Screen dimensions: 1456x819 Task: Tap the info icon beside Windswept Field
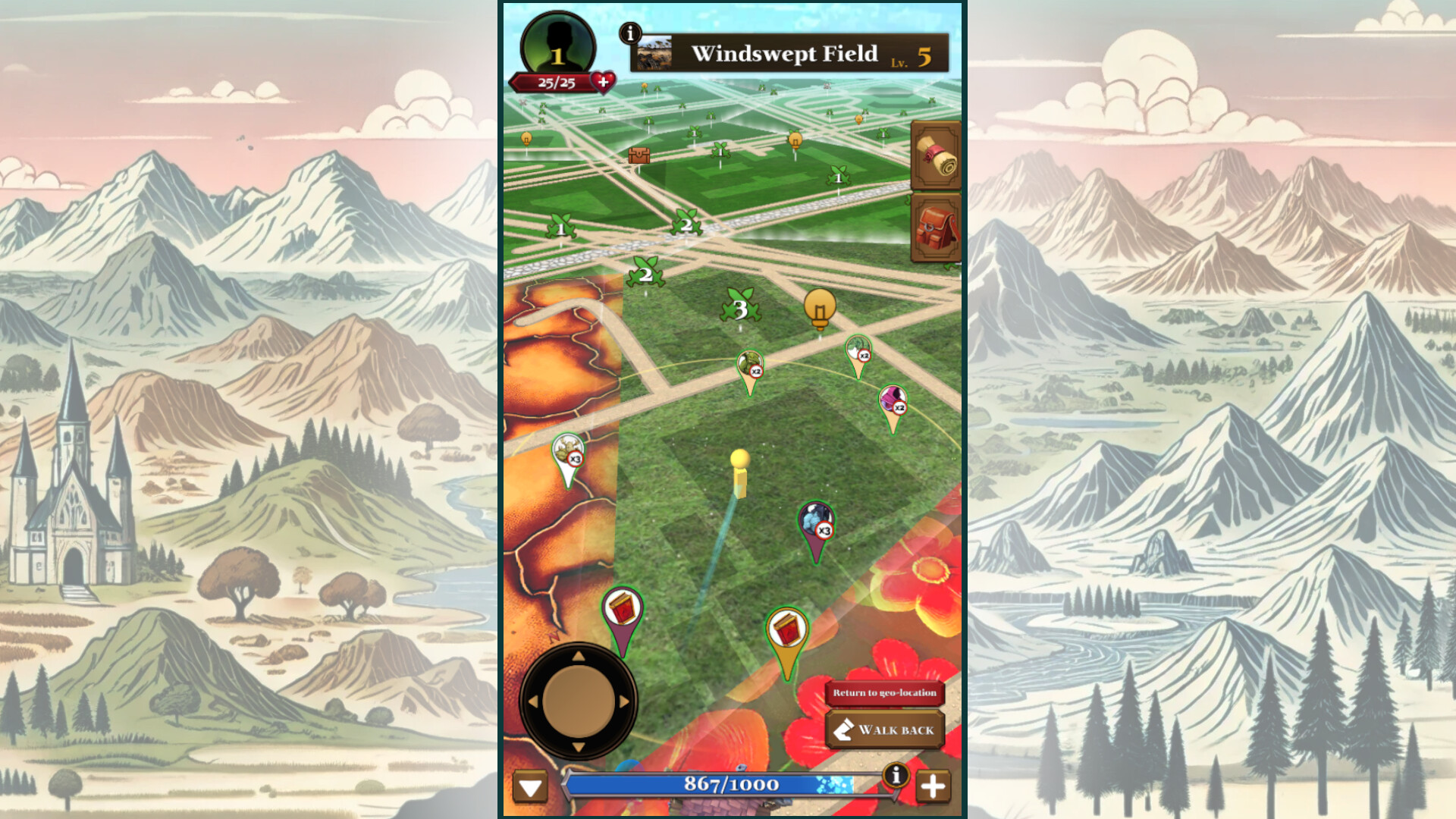(631, 32)
